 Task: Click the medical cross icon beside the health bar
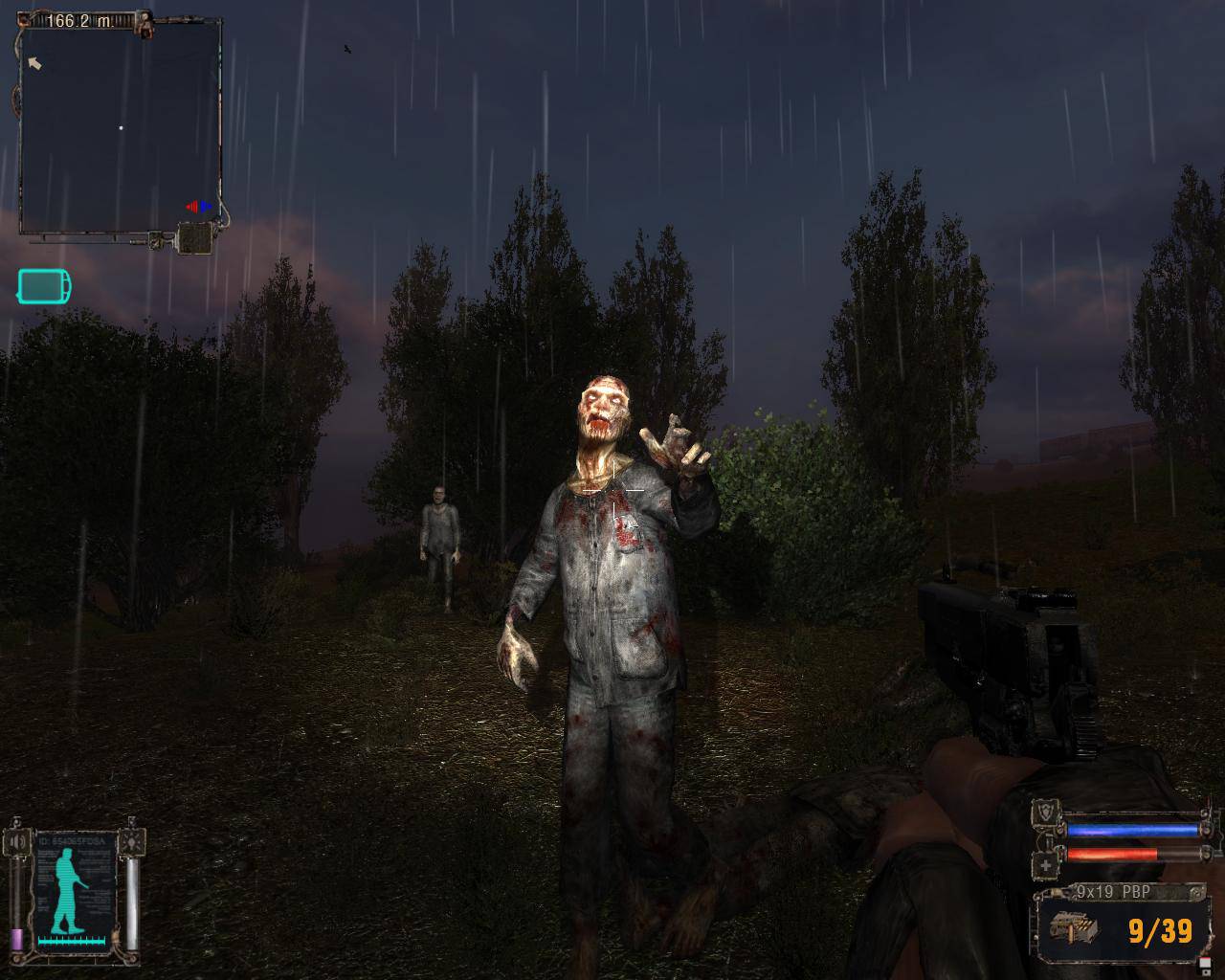click(x=1045, y=865)
